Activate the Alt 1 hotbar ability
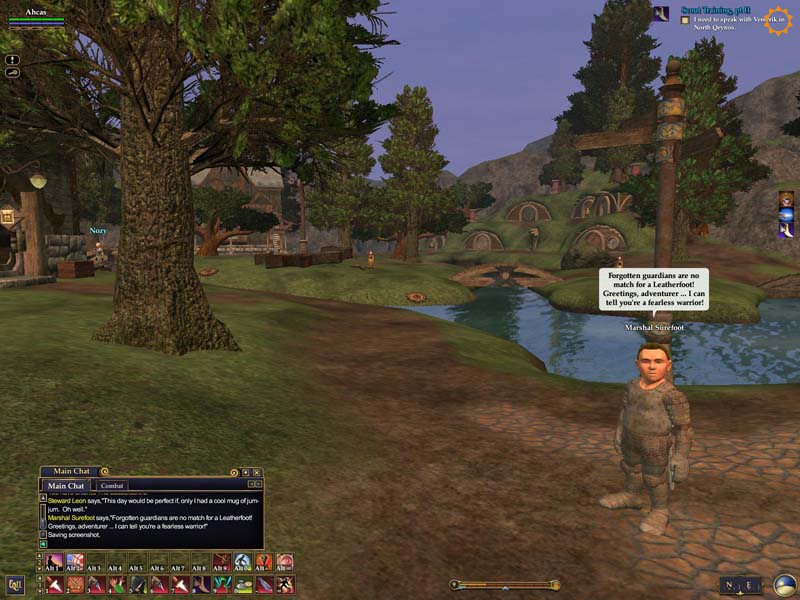The image size is (800, 600). 54,562
